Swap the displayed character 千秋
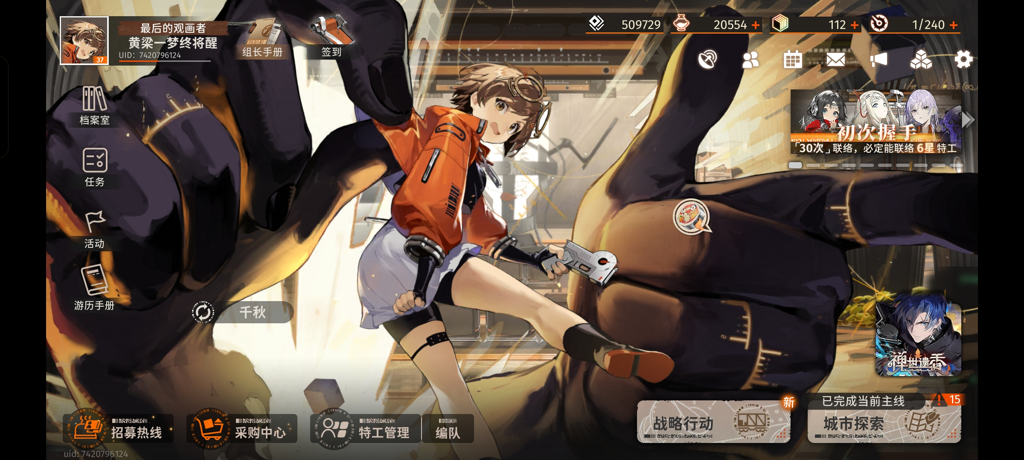 204,313
